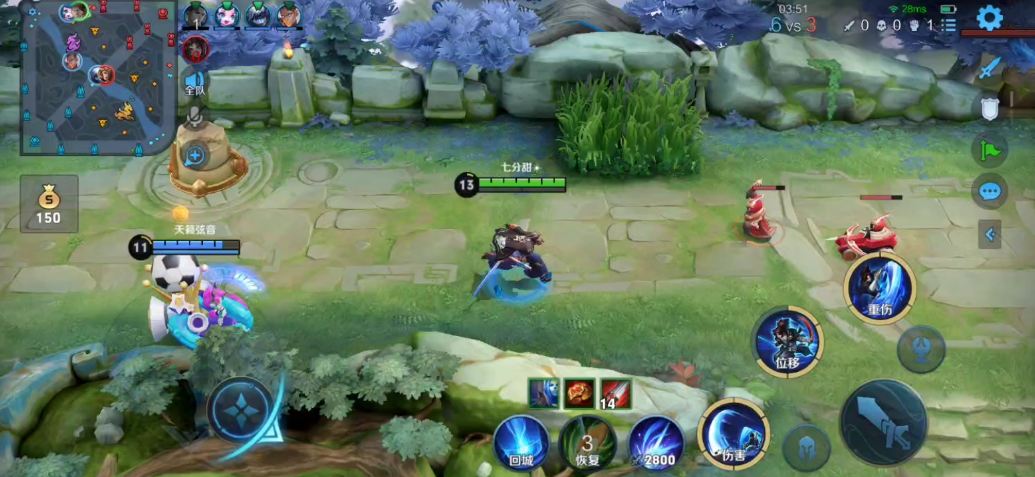1035x477 pixels.
Task: Cast the 位移 dash skill
Action: pos(788,340)
